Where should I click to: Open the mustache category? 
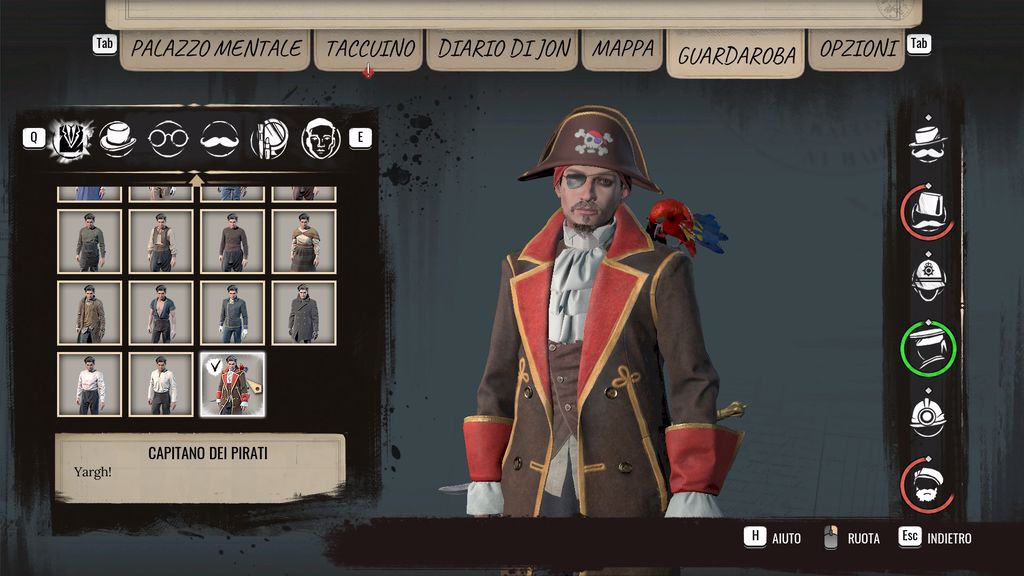tap(219, 139)
